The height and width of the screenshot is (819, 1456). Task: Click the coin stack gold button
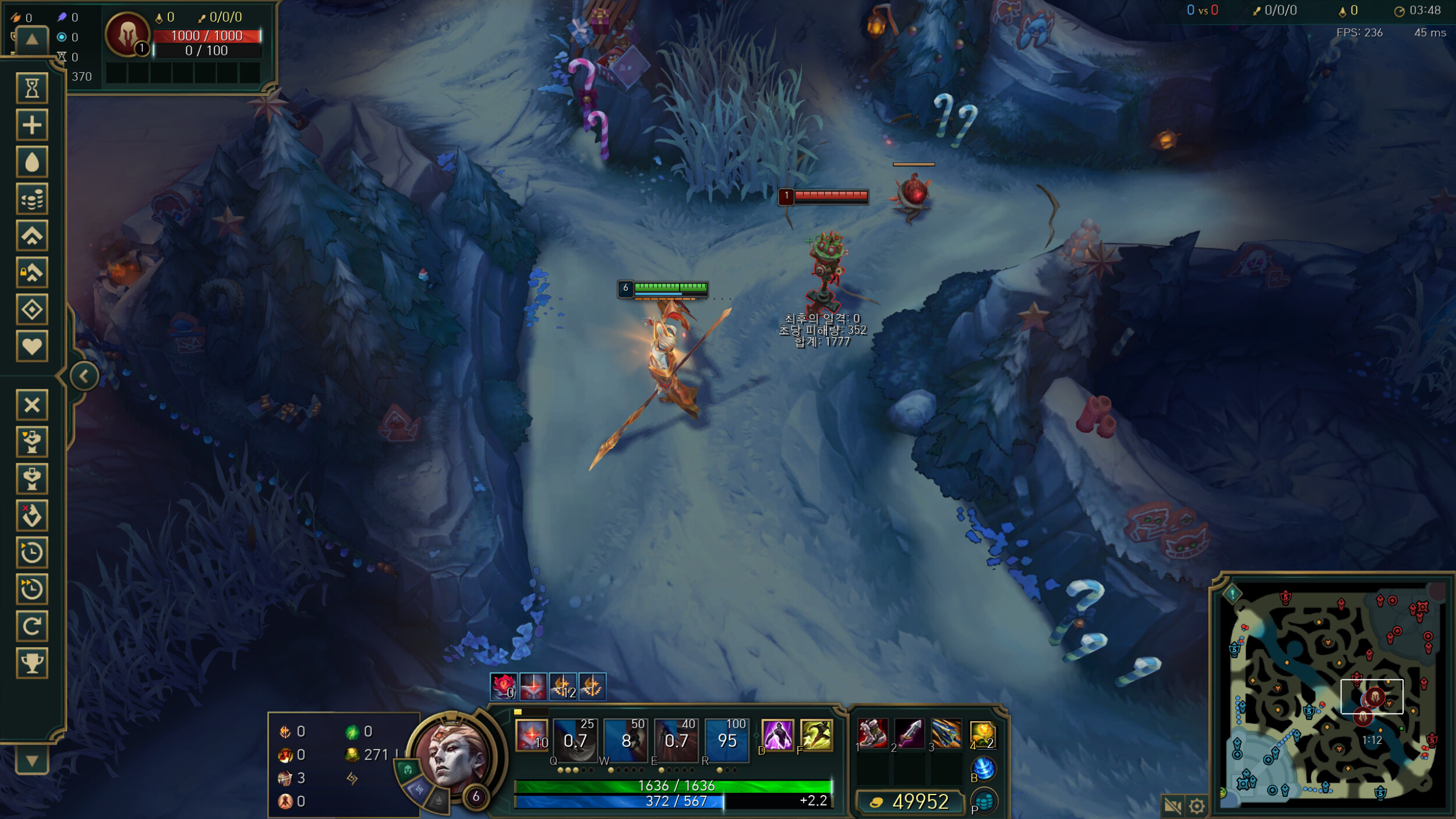pos(32,200)
